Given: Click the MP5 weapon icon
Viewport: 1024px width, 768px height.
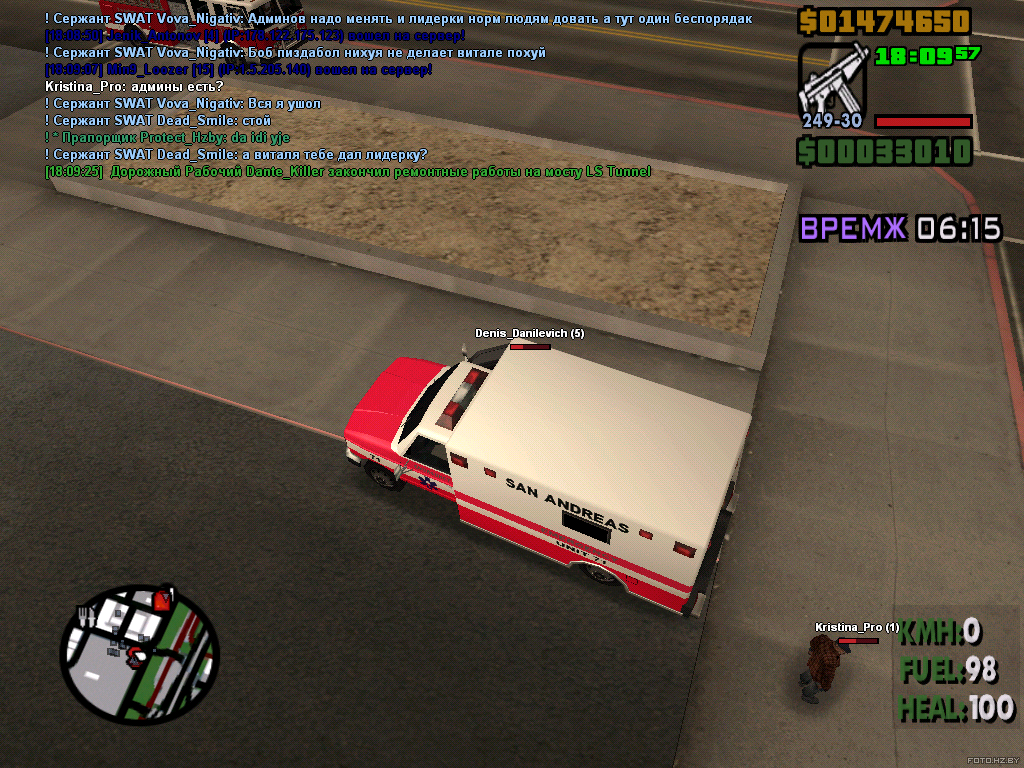Looking at the screenshot, I should (x=832, y=79).
